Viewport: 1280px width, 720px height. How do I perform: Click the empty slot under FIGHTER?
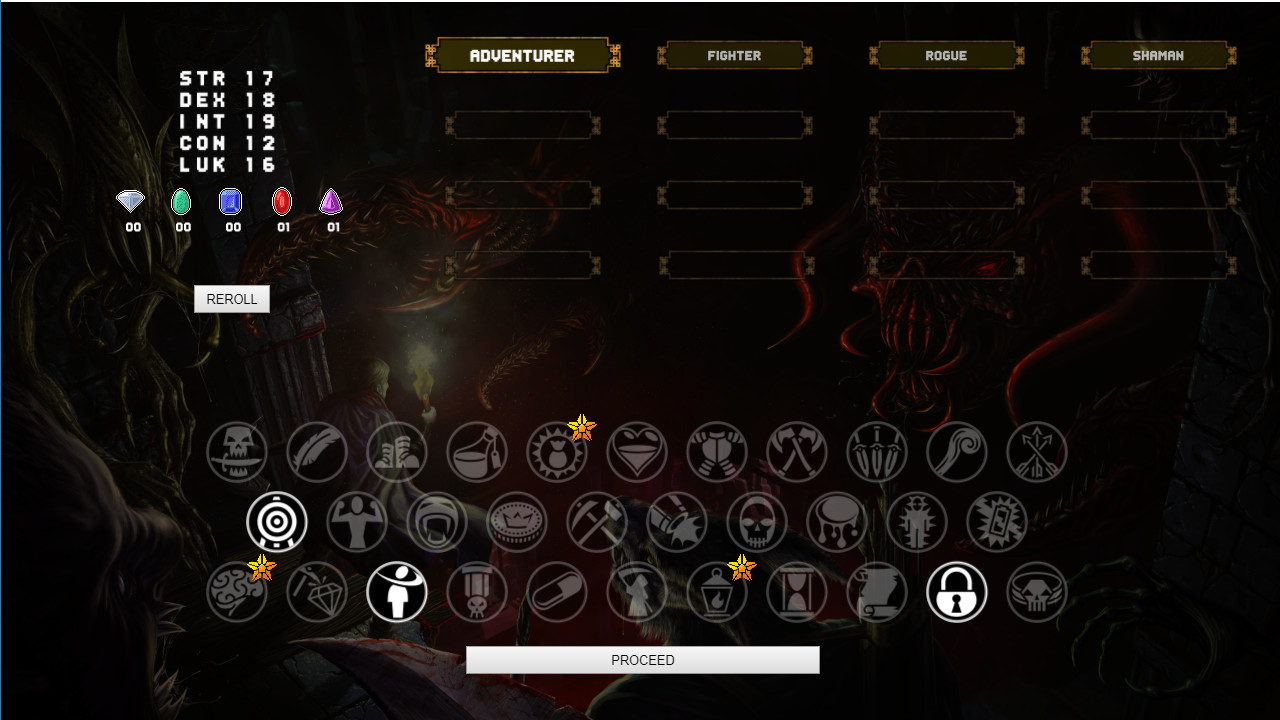point(734,124)
